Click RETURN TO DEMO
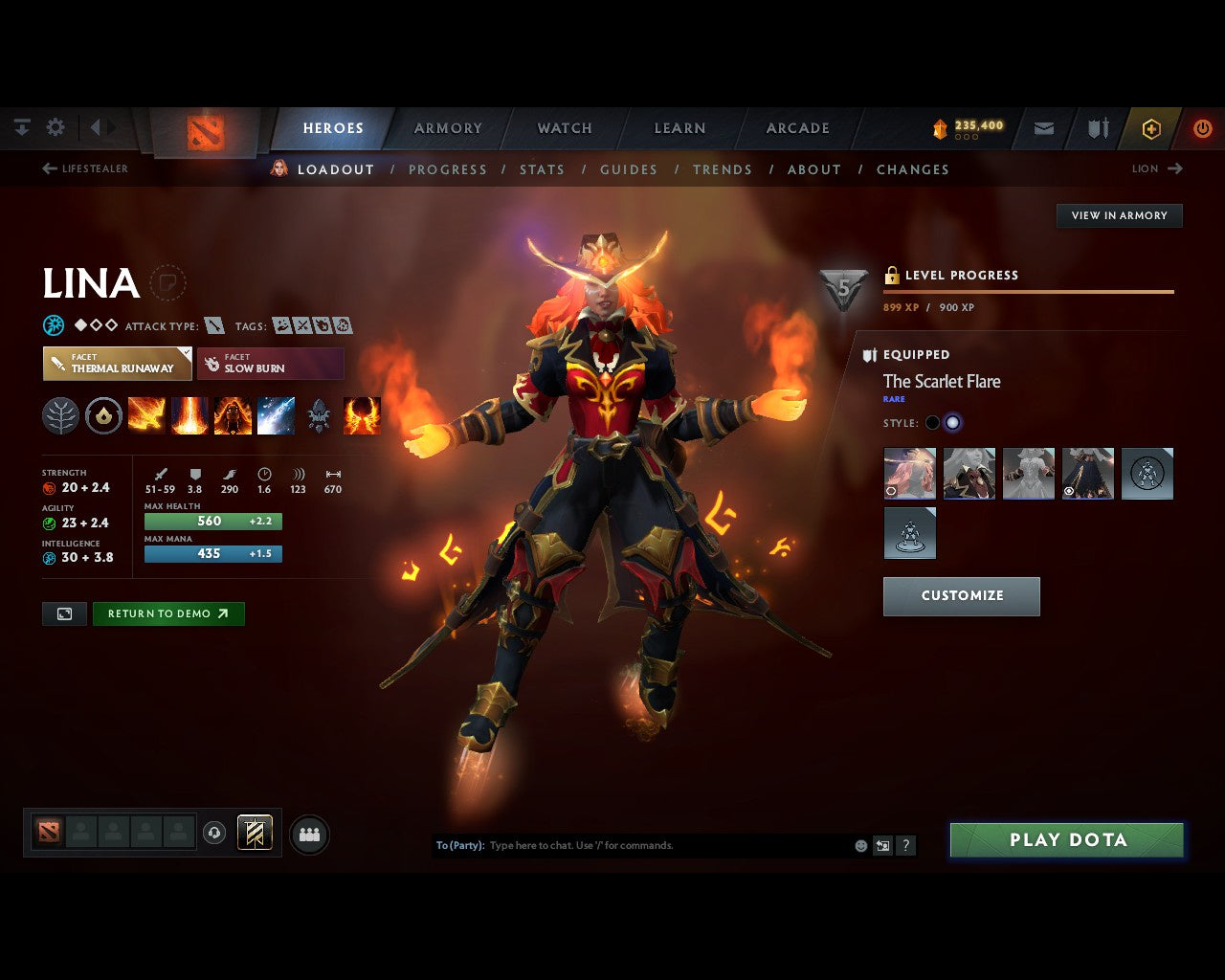The width and height of the screenshot is (1225, 980). pos(168,613)
